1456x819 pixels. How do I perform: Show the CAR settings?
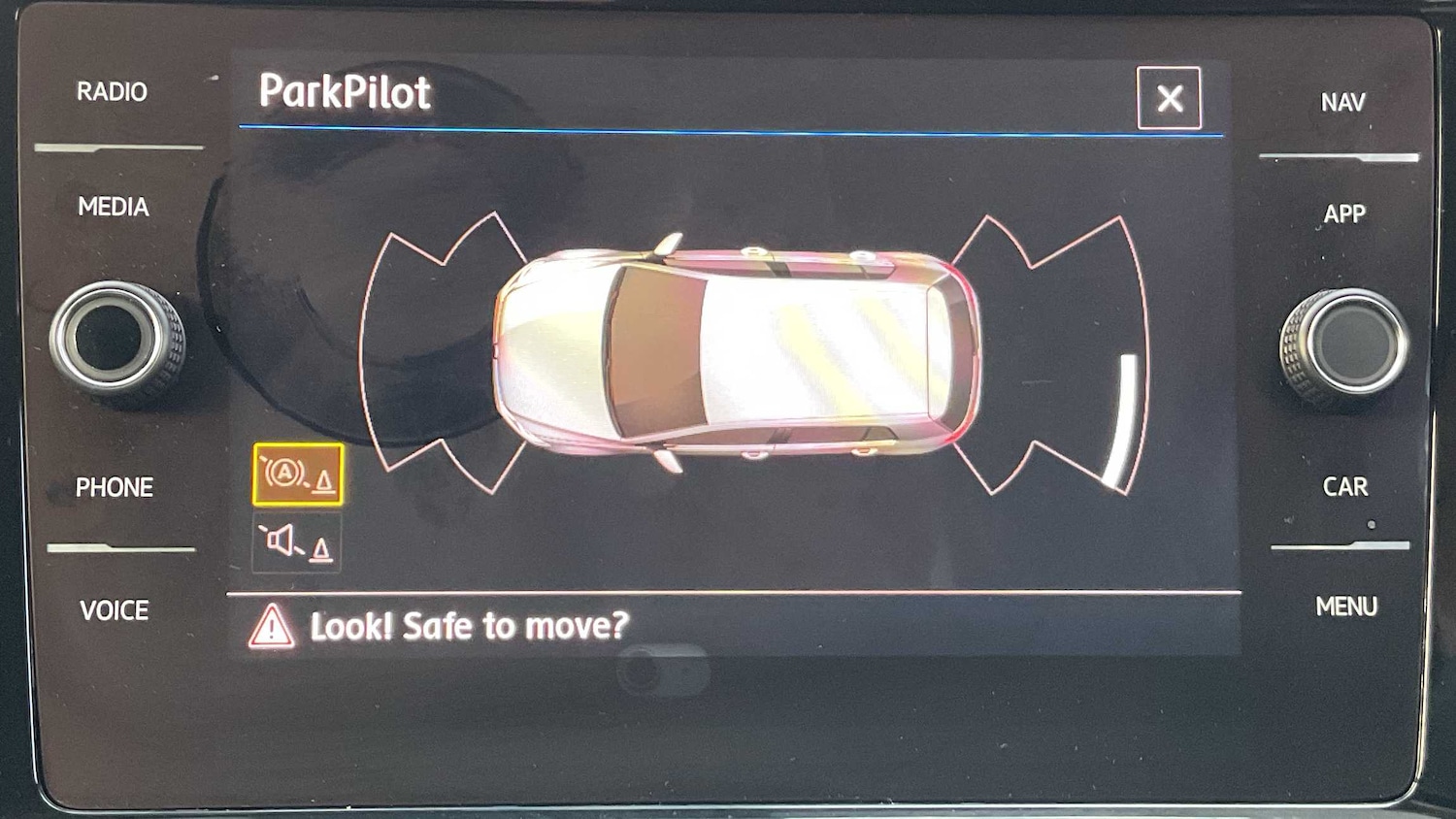click(x=1345, y=486)
